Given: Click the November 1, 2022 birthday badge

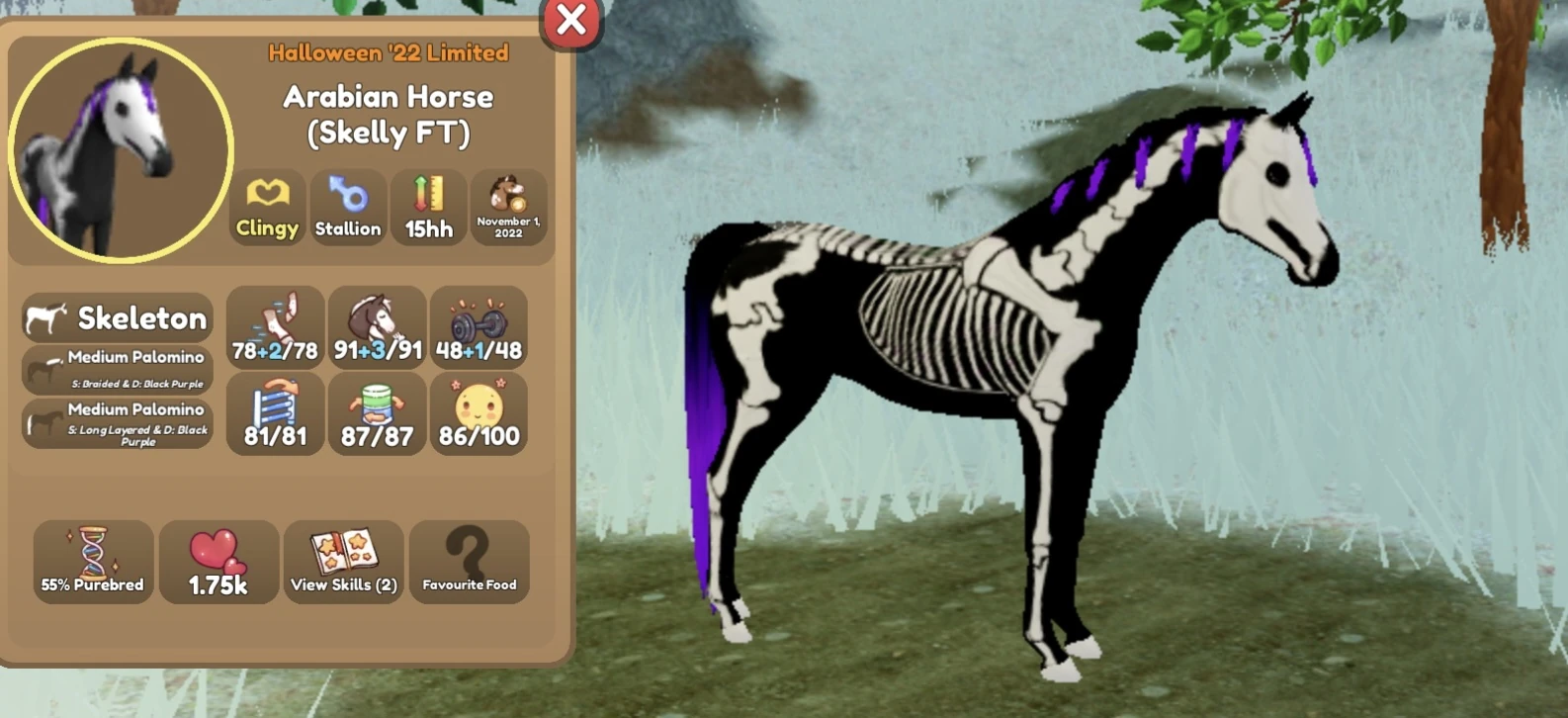Looking at the screenshot, I should pyautogui.click(x=510, y=206).
